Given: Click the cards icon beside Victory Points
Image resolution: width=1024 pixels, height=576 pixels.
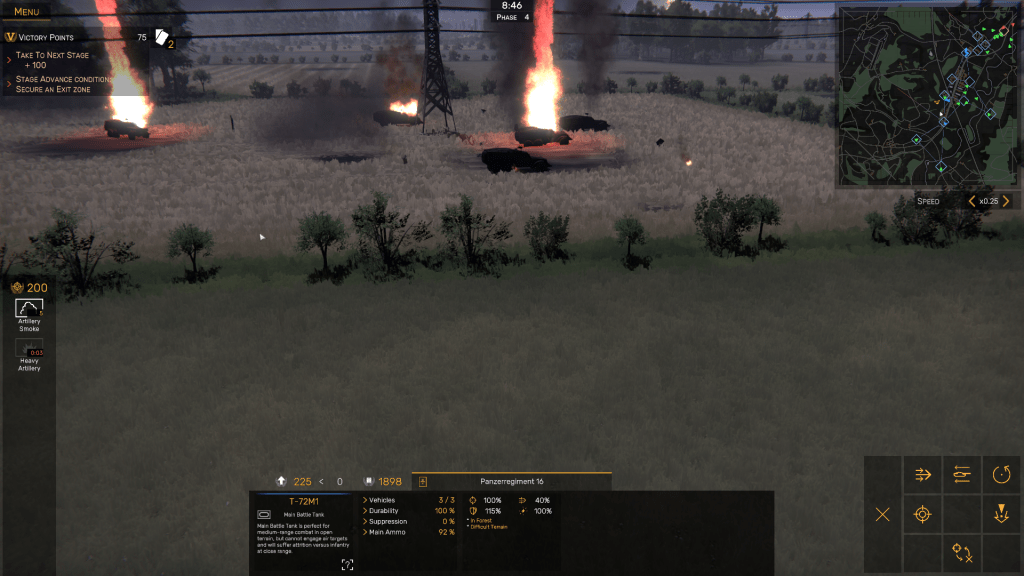Looking at the screenshot, I should click(164, 38).
